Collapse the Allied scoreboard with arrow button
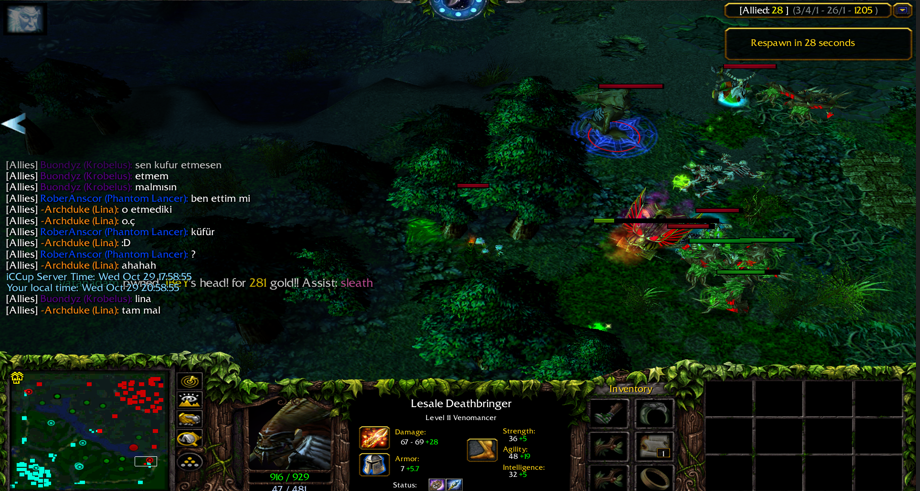This screenshot has width=920, height=491. pos(902,11)
